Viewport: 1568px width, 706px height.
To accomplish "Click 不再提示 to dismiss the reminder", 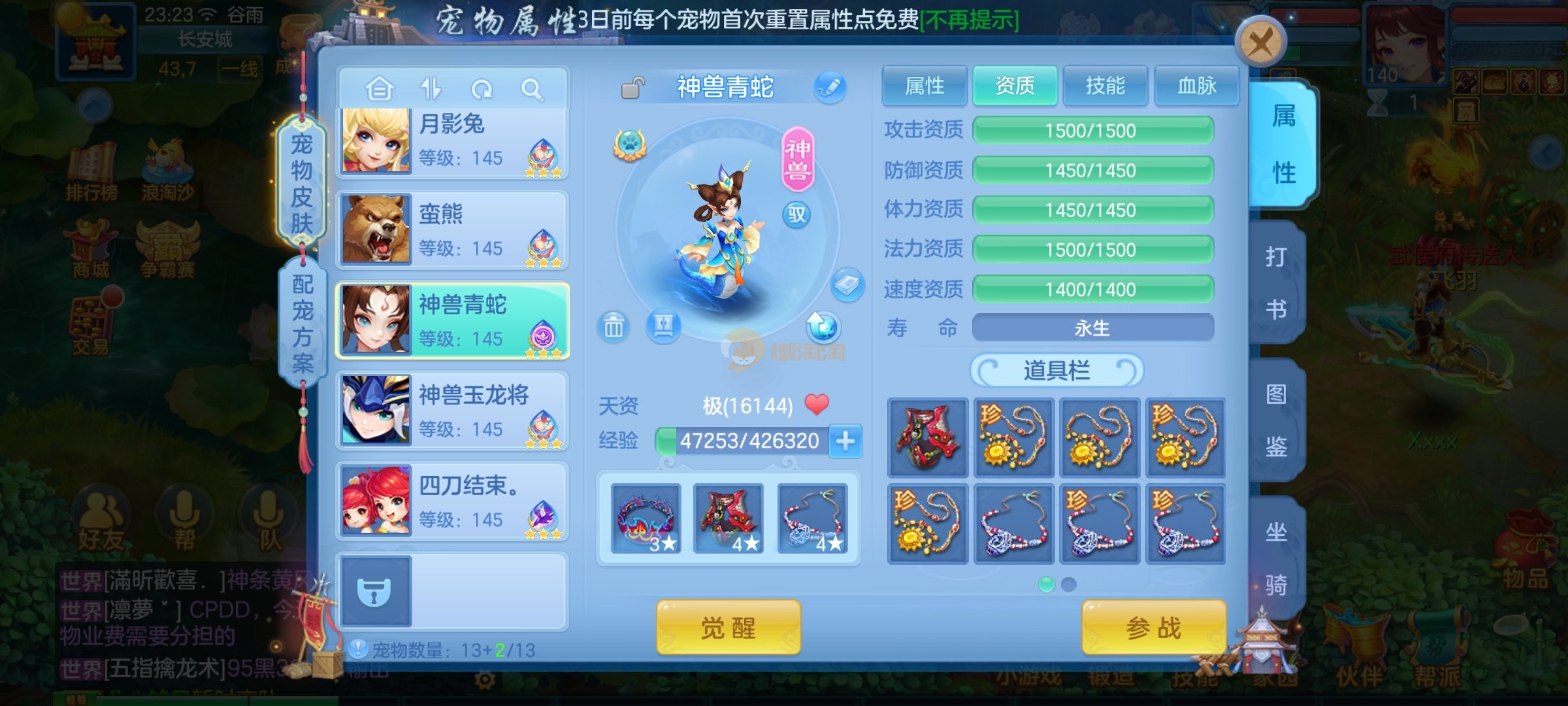I will pyautogui.click(x=970, y=21).
